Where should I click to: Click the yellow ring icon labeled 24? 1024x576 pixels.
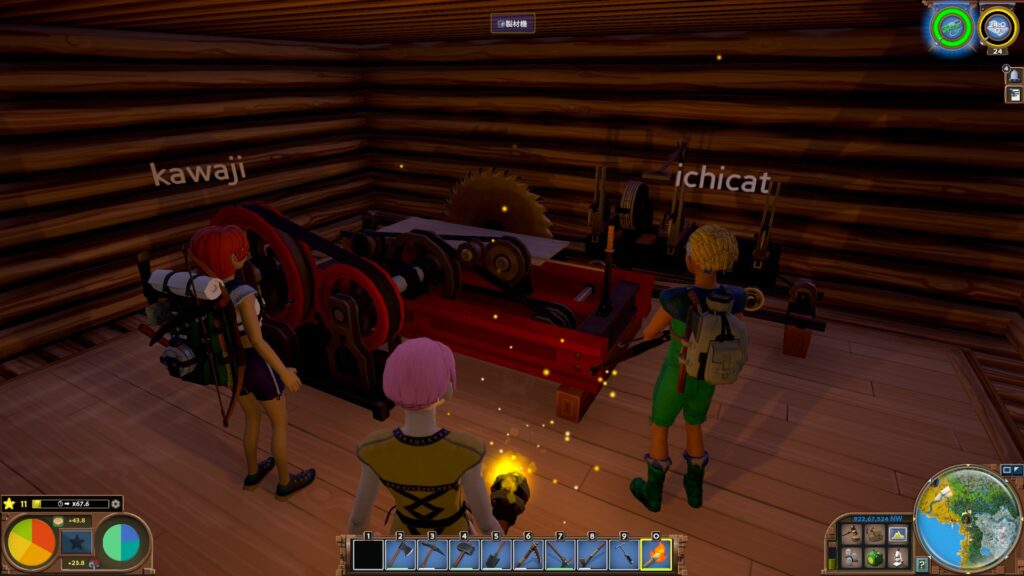(x=997, y=28)
